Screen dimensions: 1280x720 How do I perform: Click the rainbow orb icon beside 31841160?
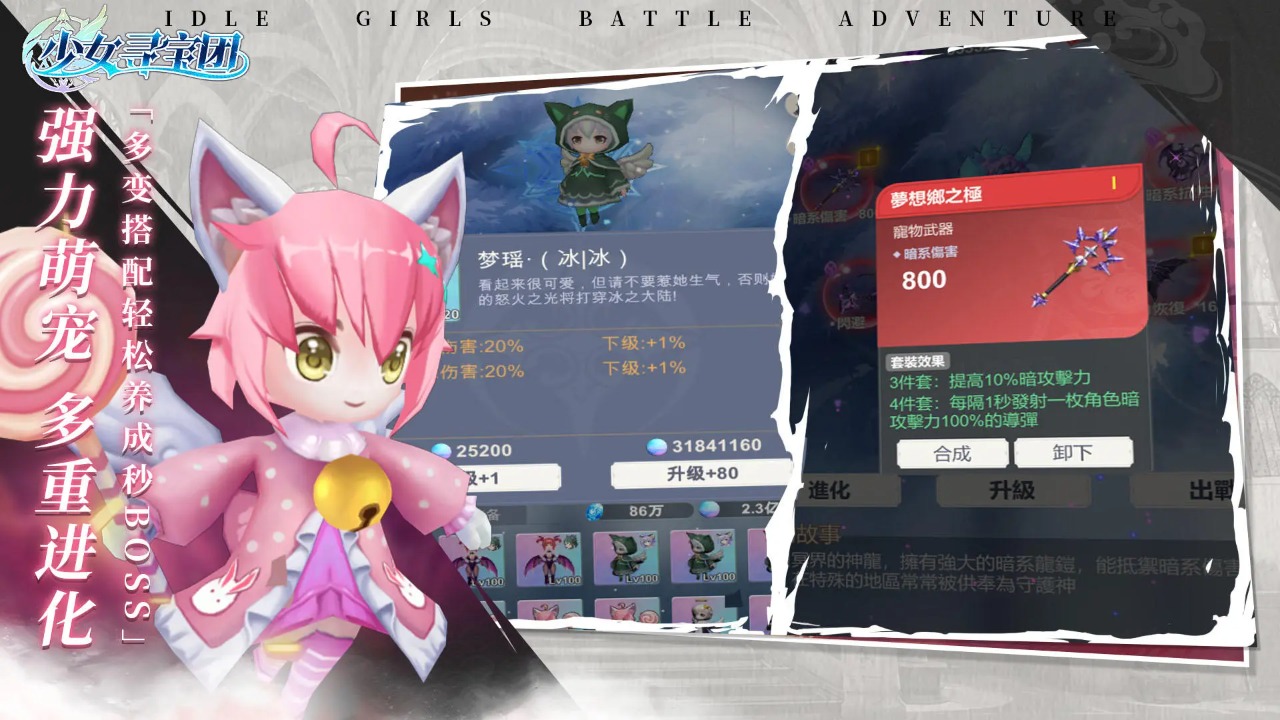(656, 446)
